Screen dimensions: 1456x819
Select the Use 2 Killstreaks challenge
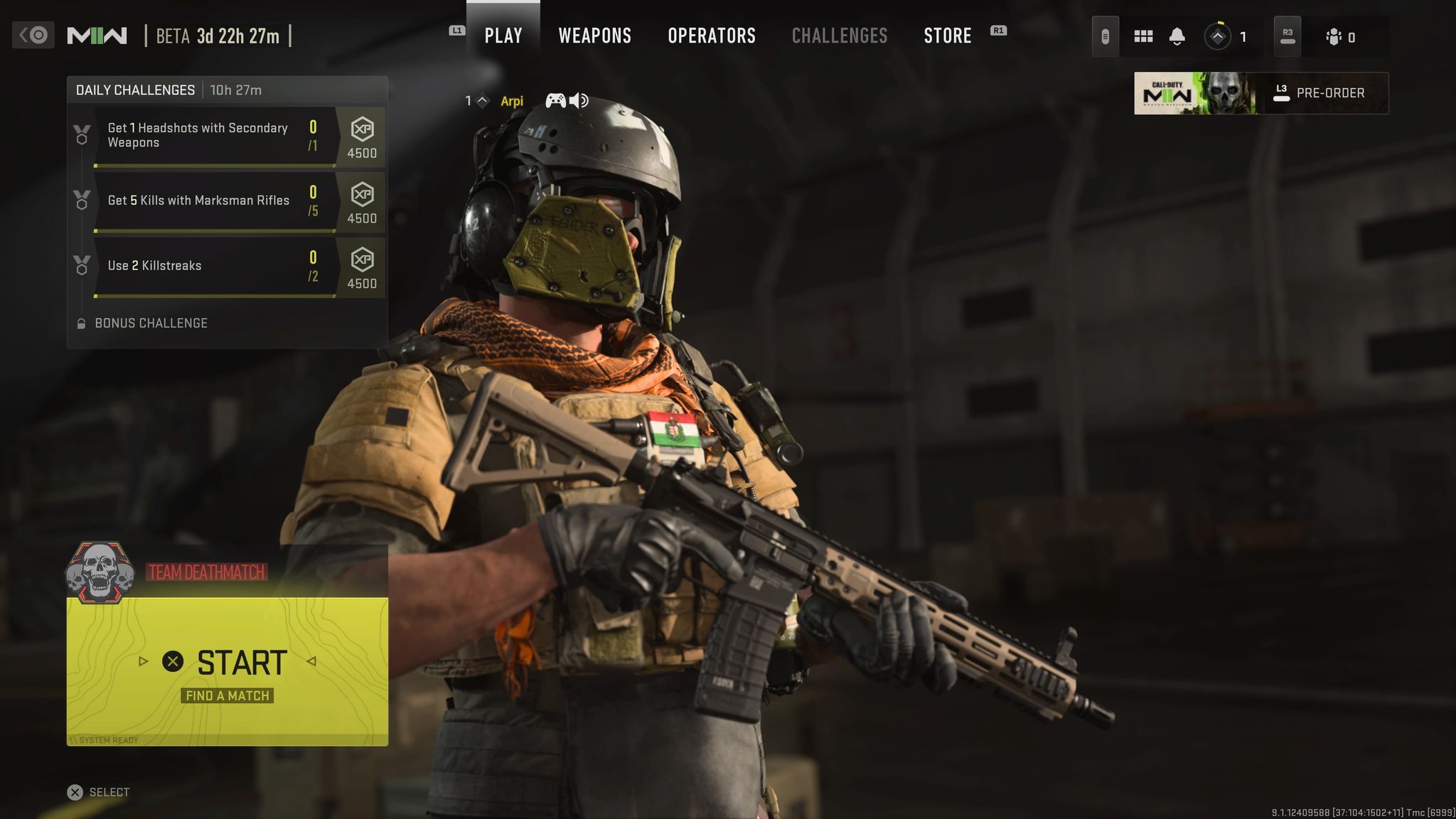(x=213, y=267)
